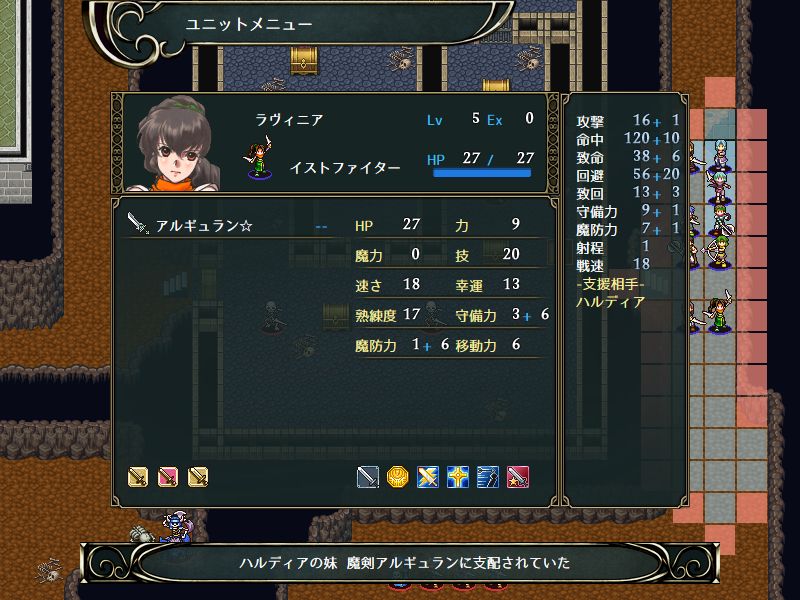Select support partner ハルディア
800x600 pixels.
click(x=611, y=300)
